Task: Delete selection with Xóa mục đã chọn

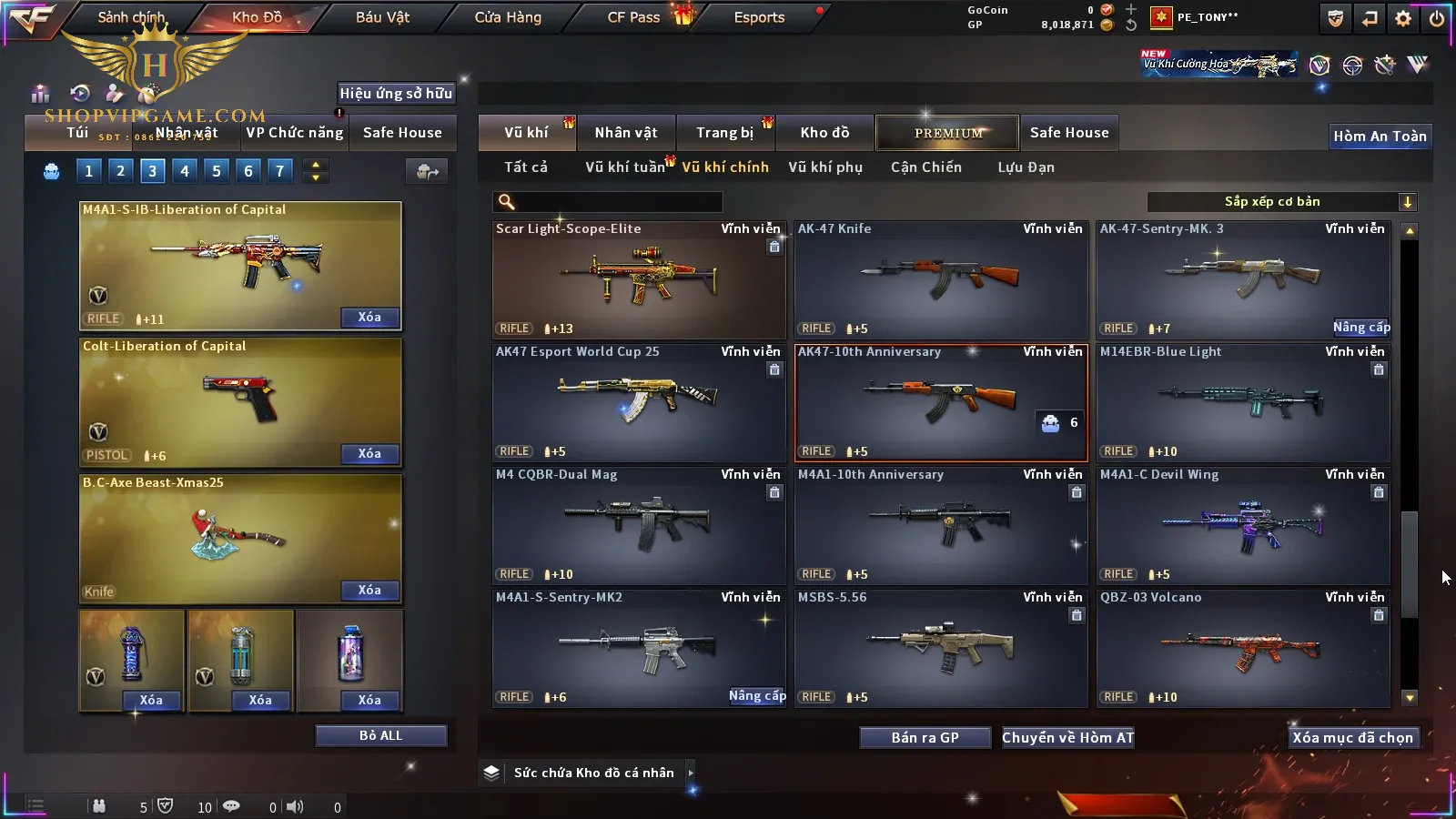Action: click(1352, 738)
